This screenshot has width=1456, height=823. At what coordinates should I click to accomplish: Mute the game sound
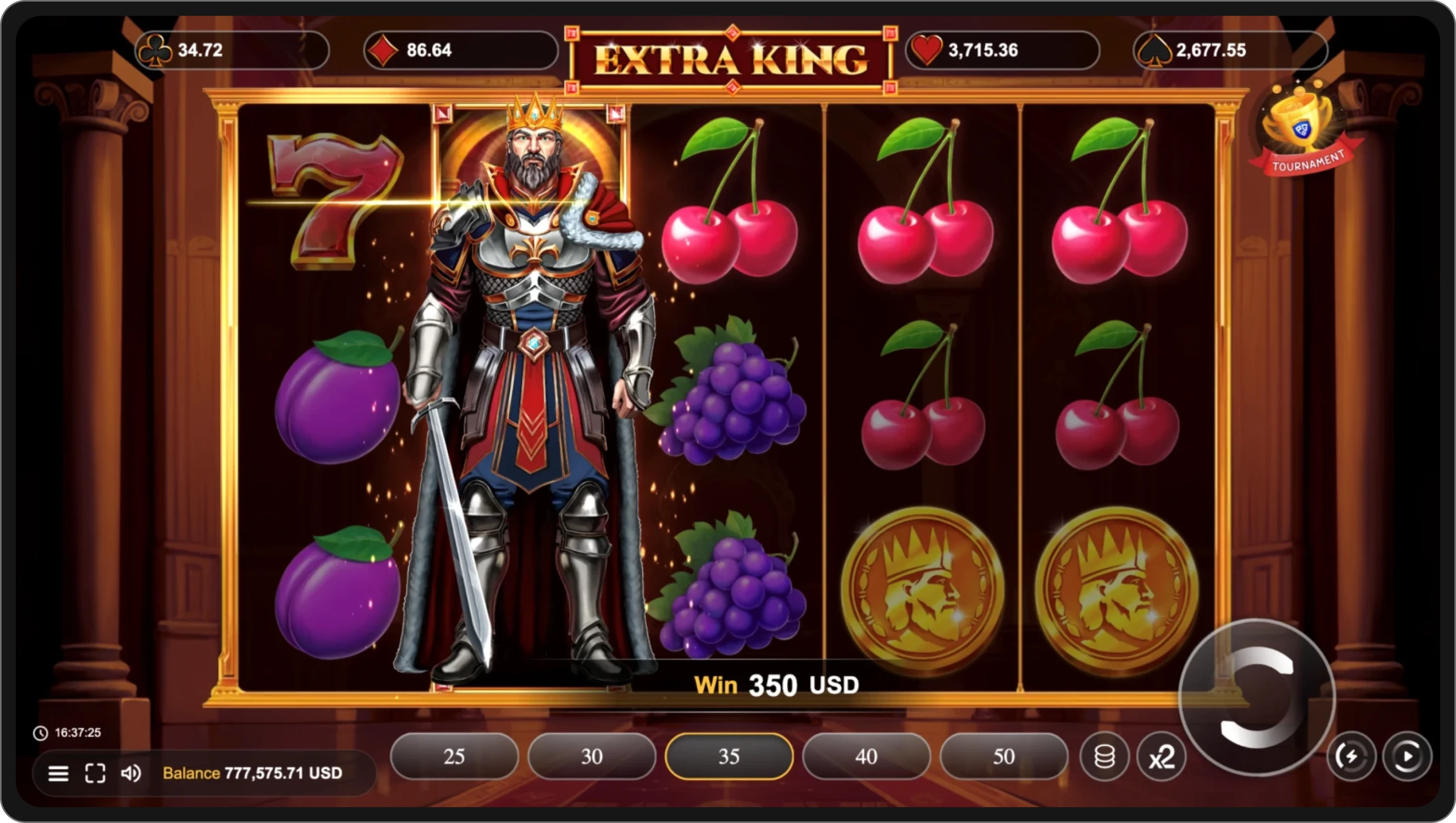click(x=132, y=773)
